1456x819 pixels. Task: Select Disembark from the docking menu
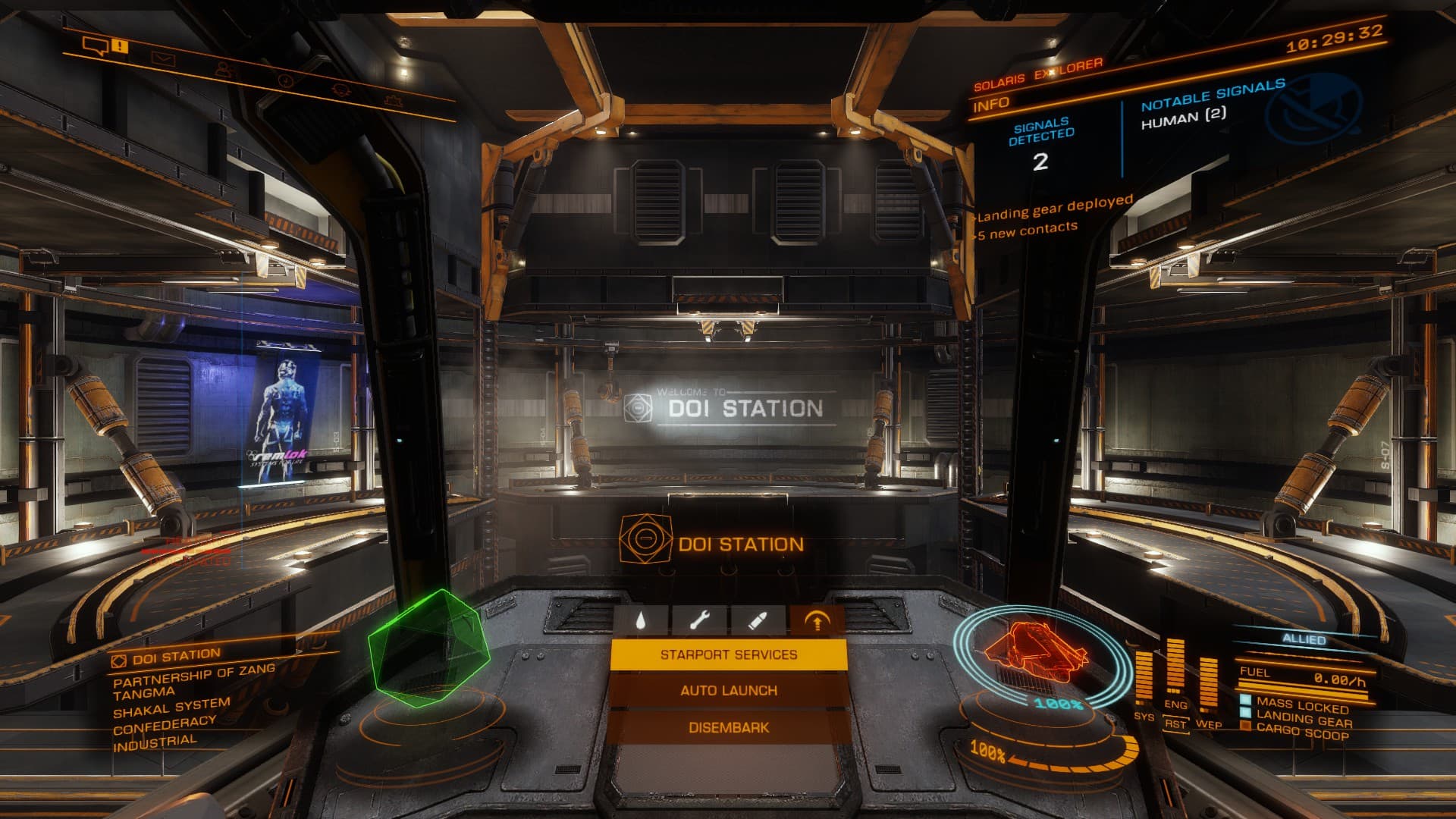[x=728, y=728]
